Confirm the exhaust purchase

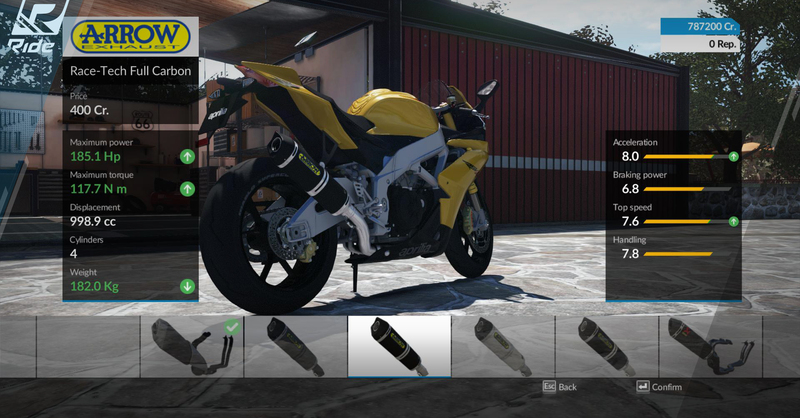point(659,387)
